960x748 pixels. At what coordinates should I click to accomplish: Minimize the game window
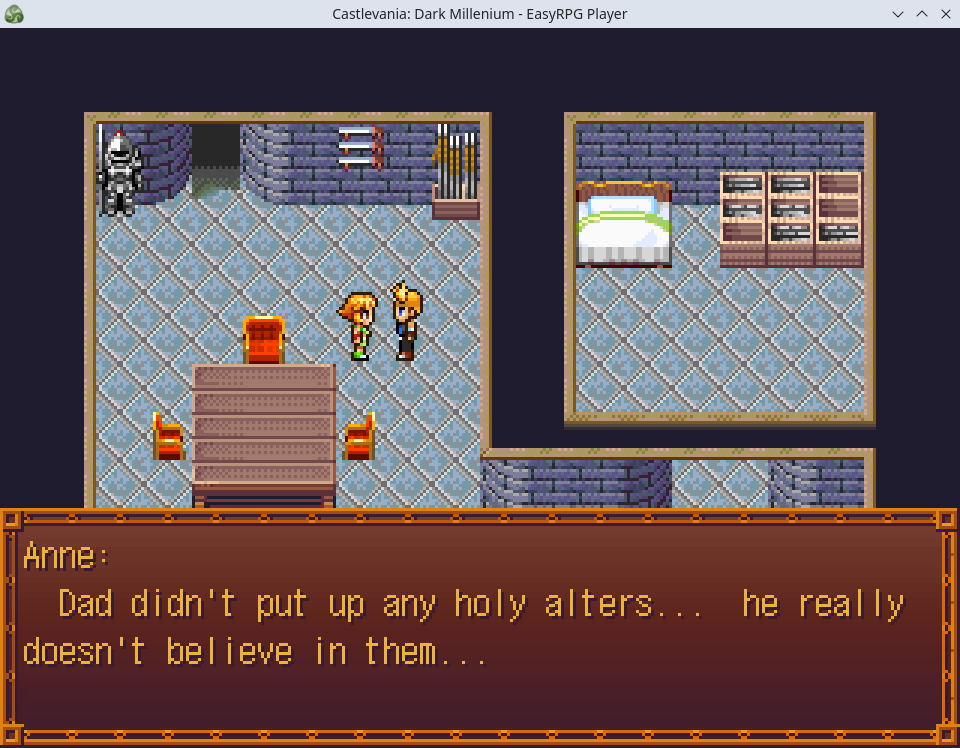click(898, 14)
